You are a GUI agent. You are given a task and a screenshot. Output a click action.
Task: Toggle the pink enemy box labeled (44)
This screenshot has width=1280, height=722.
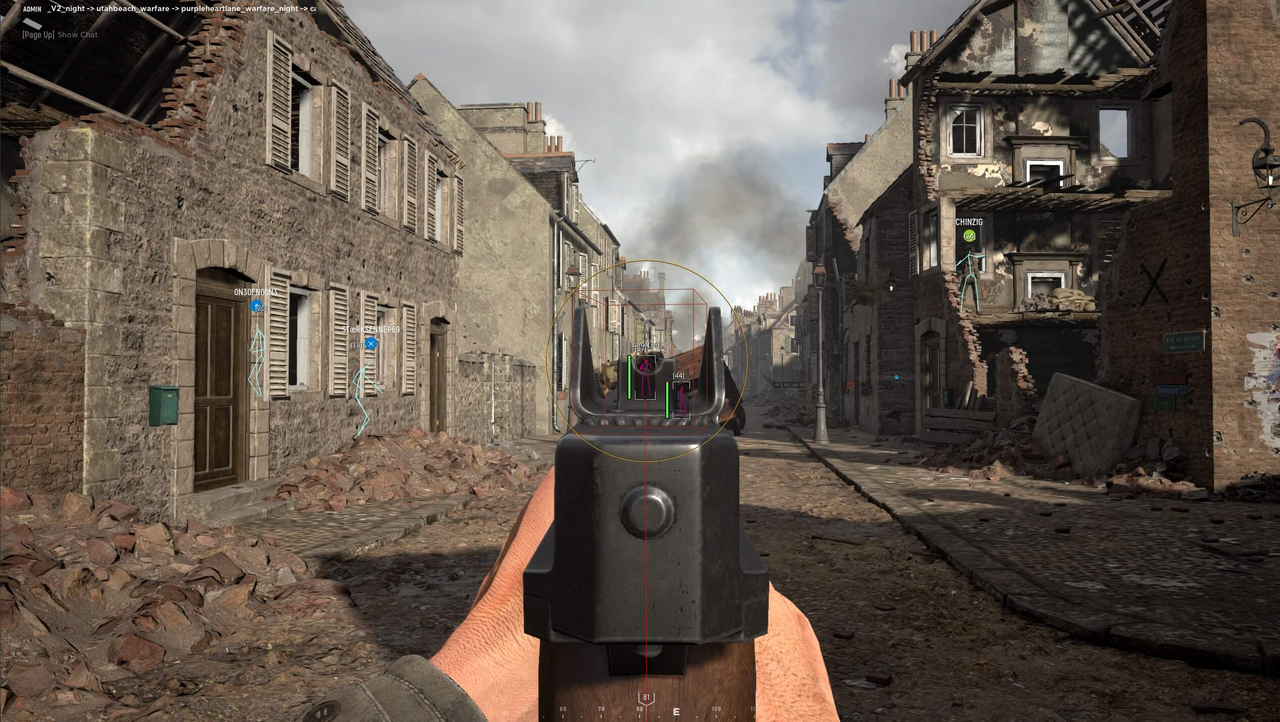[681, 400]
